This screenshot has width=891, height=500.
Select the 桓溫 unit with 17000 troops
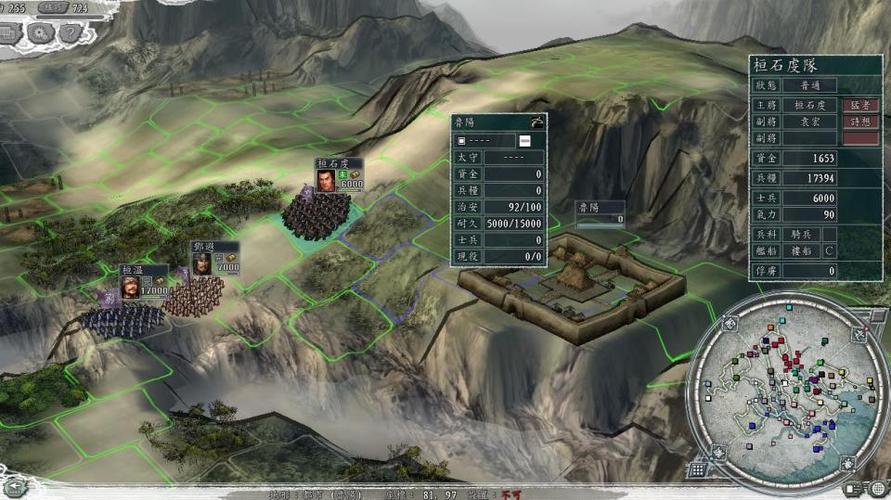122,318
